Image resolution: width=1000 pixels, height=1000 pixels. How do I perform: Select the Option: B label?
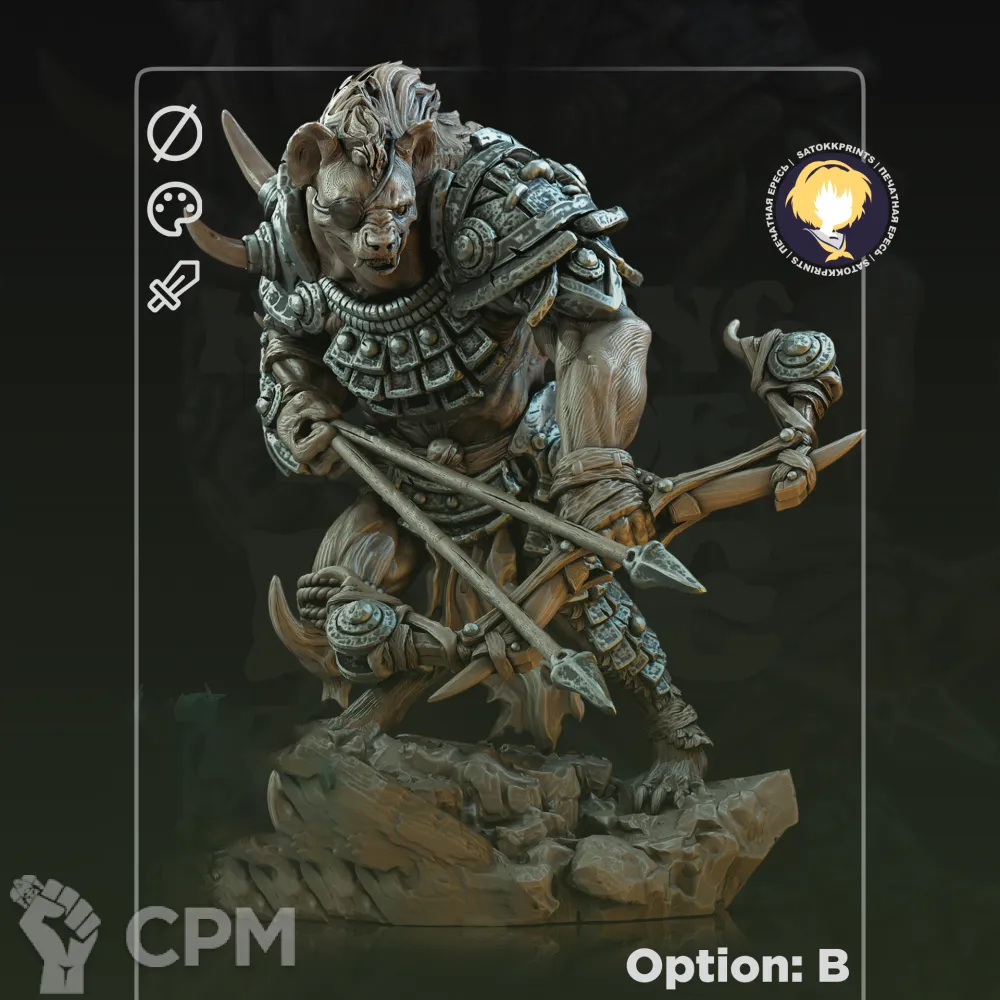[737, 966]
